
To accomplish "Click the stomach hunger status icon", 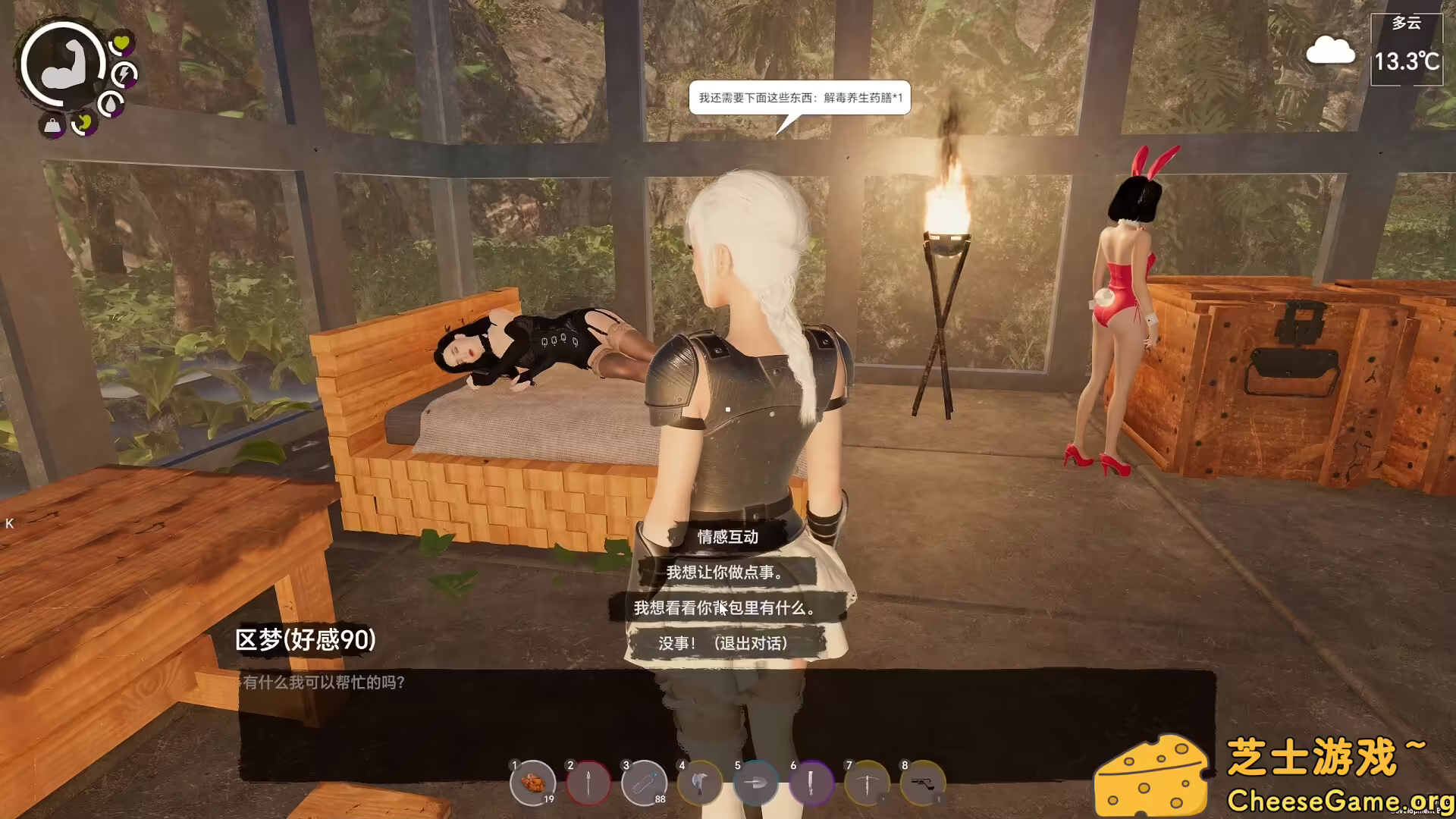I will tap(86, 124).
